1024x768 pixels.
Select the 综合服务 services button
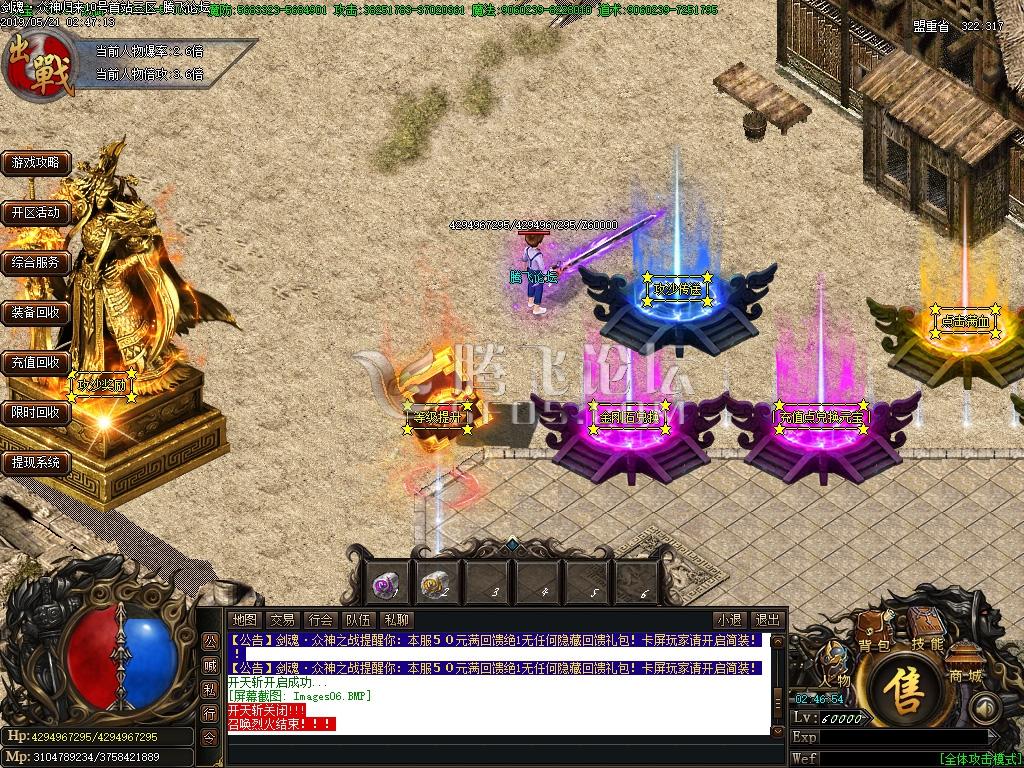[x=36, y=262]
